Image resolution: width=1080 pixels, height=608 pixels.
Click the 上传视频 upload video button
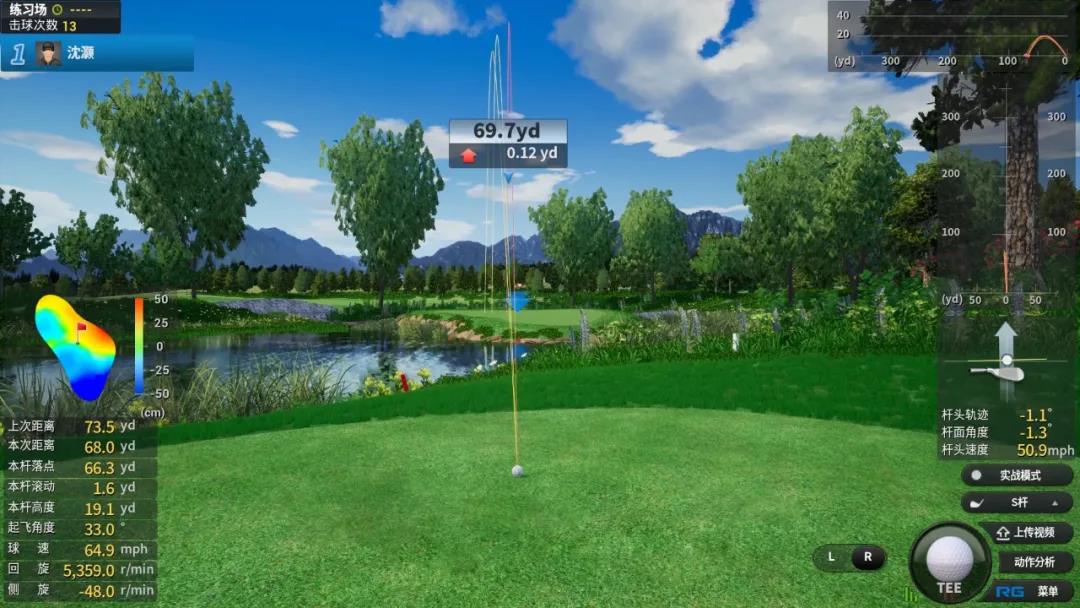tap(1025, 532)
